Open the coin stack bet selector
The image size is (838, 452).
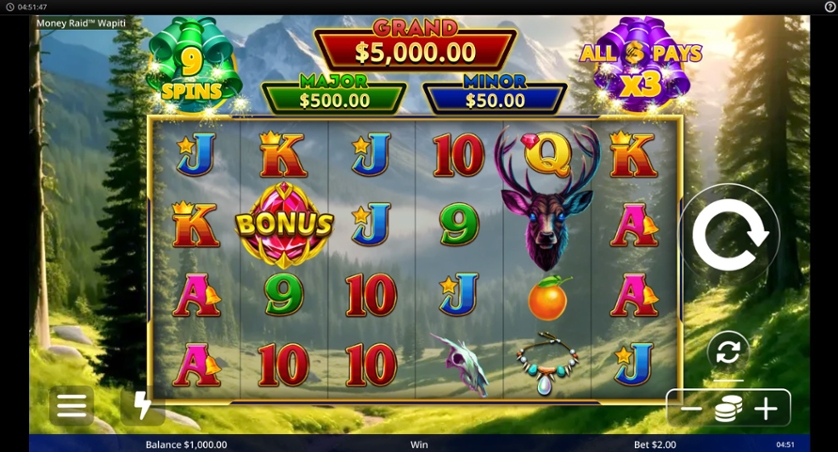728,409
